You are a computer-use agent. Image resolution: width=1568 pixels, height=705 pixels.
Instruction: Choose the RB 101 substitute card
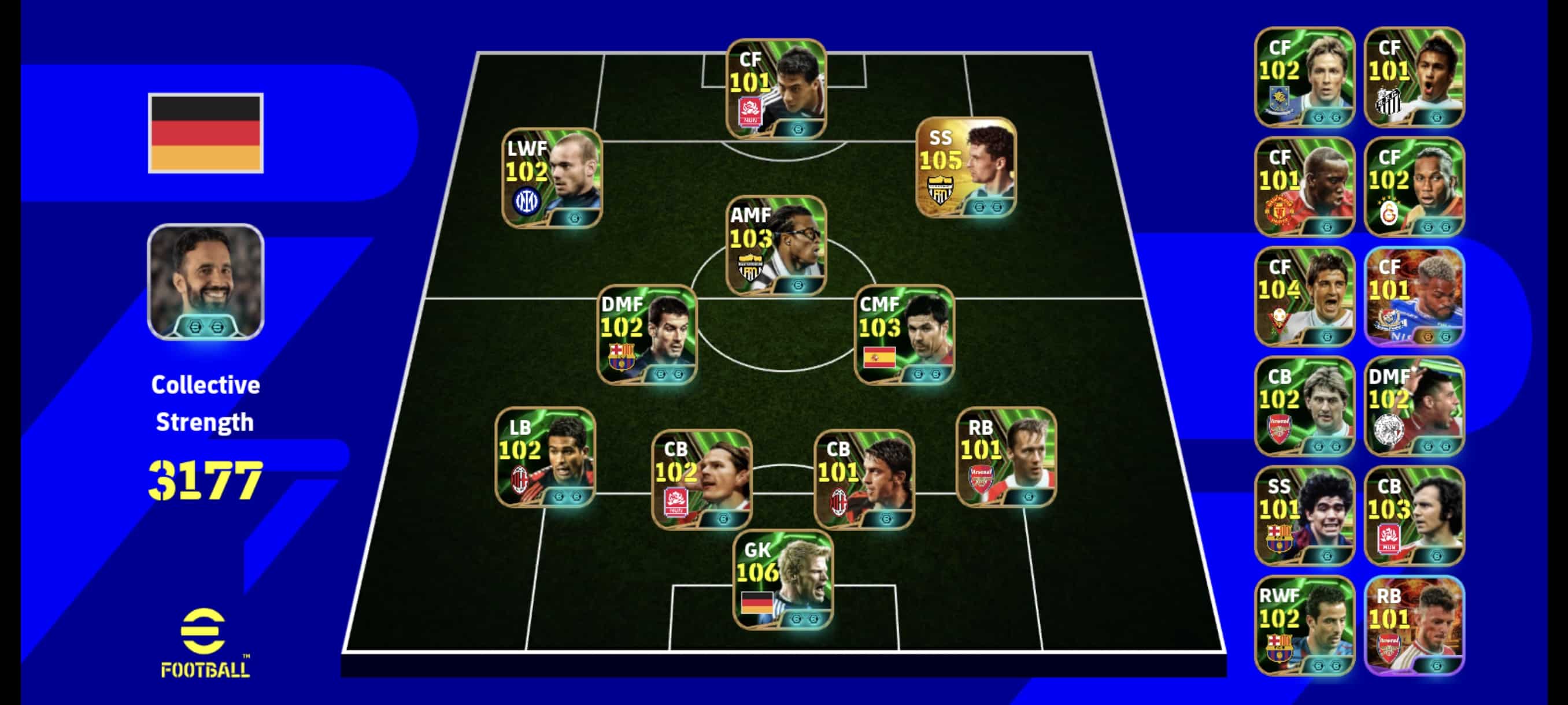[1414, 625]
